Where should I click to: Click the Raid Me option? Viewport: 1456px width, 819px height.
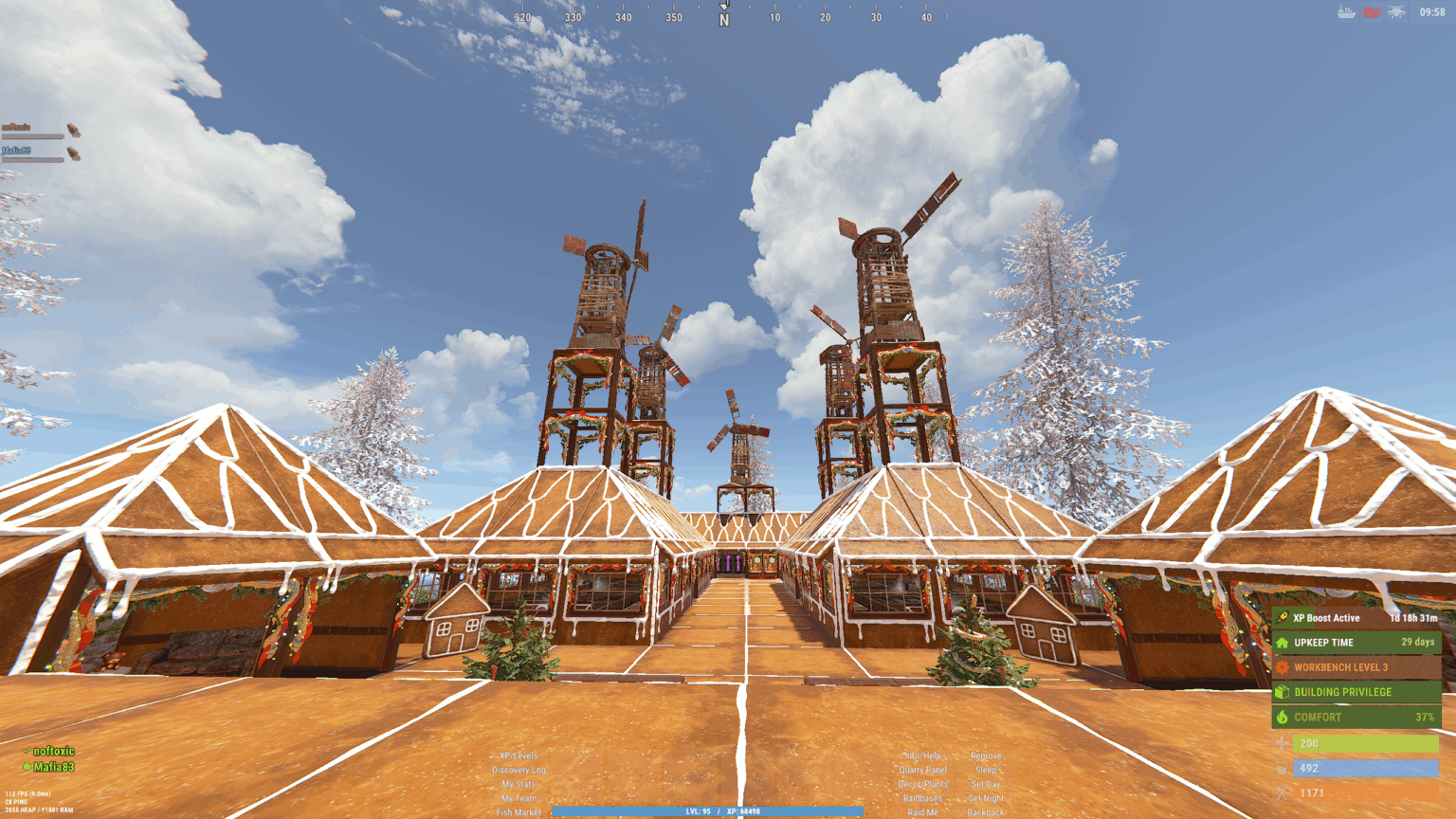(923, 812)
